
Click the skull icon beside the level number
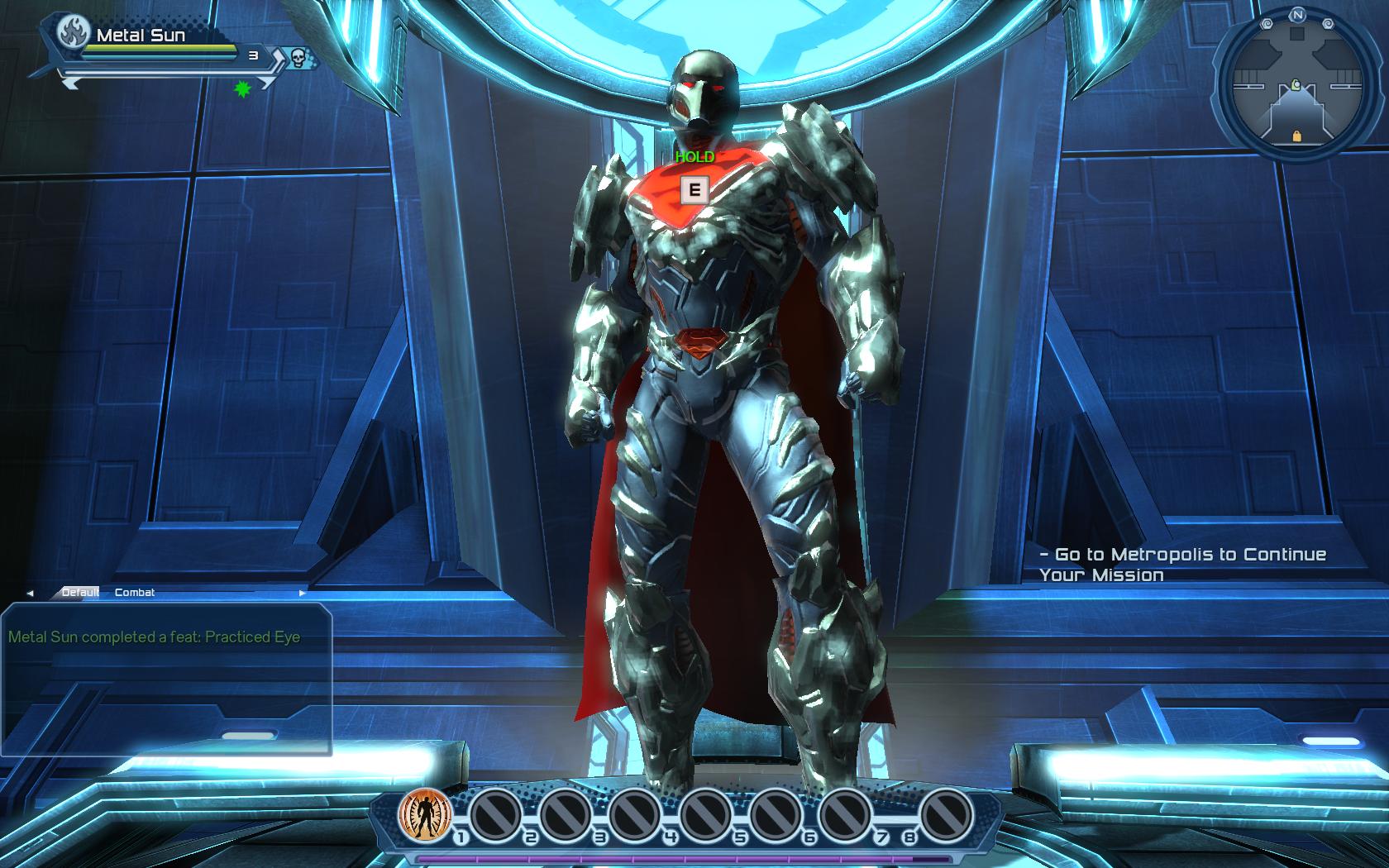tap(298, 57)
